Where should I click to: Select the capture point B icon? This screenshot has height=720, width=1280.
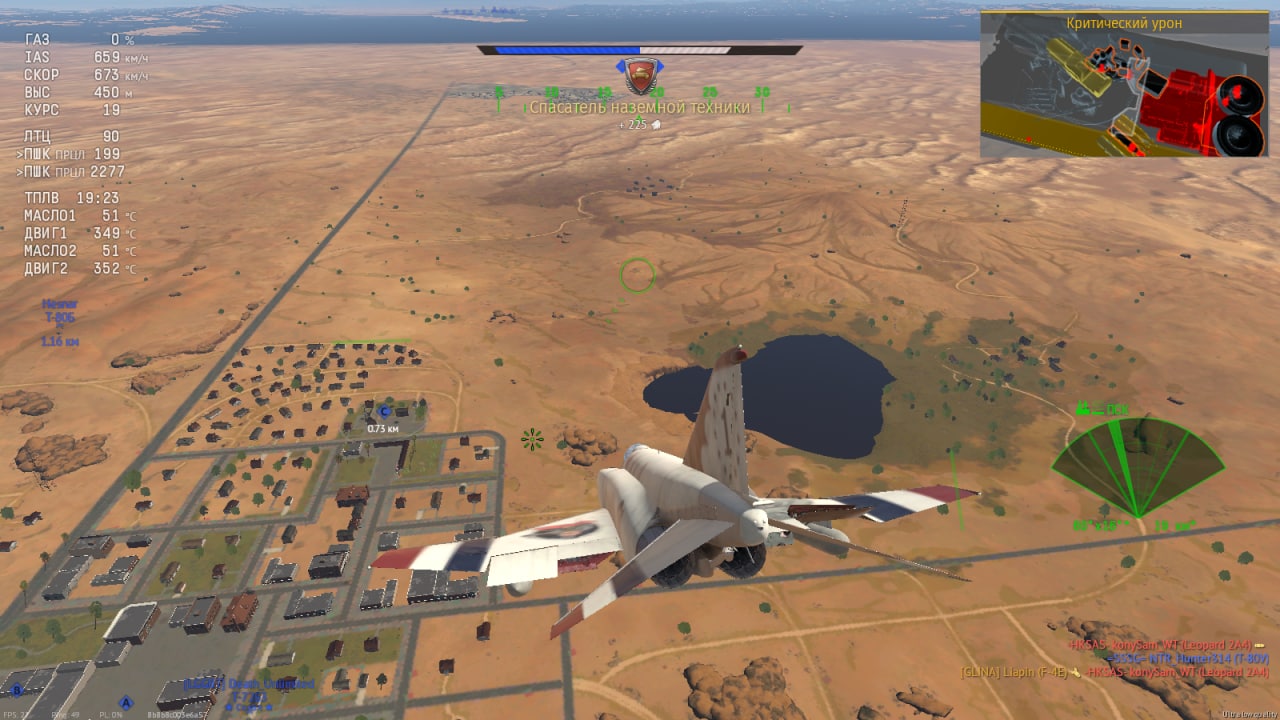[x=16, y=689]
